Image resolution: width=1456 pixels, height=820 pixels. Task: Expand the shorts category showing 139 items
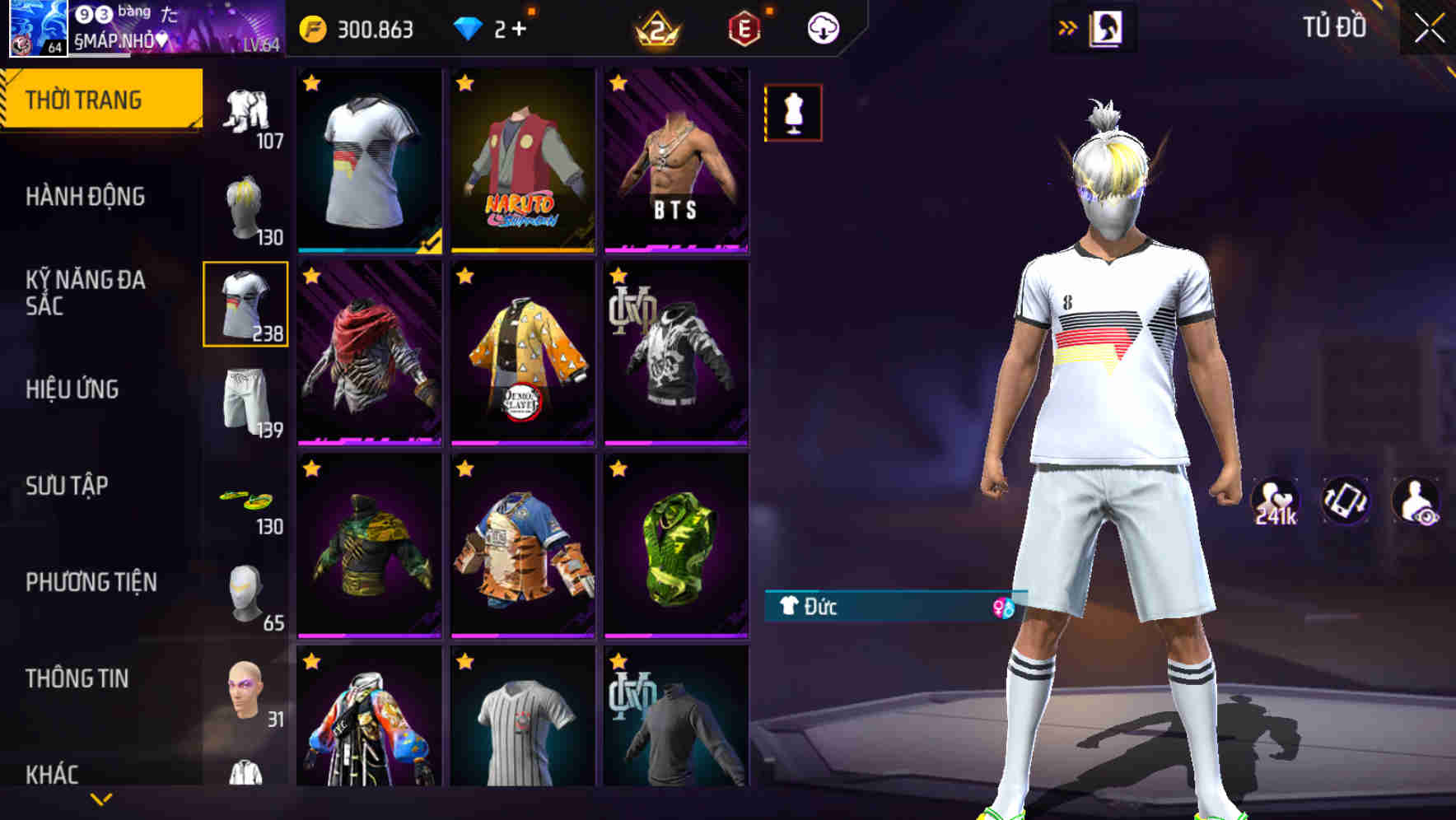click(x=246, y=403)
